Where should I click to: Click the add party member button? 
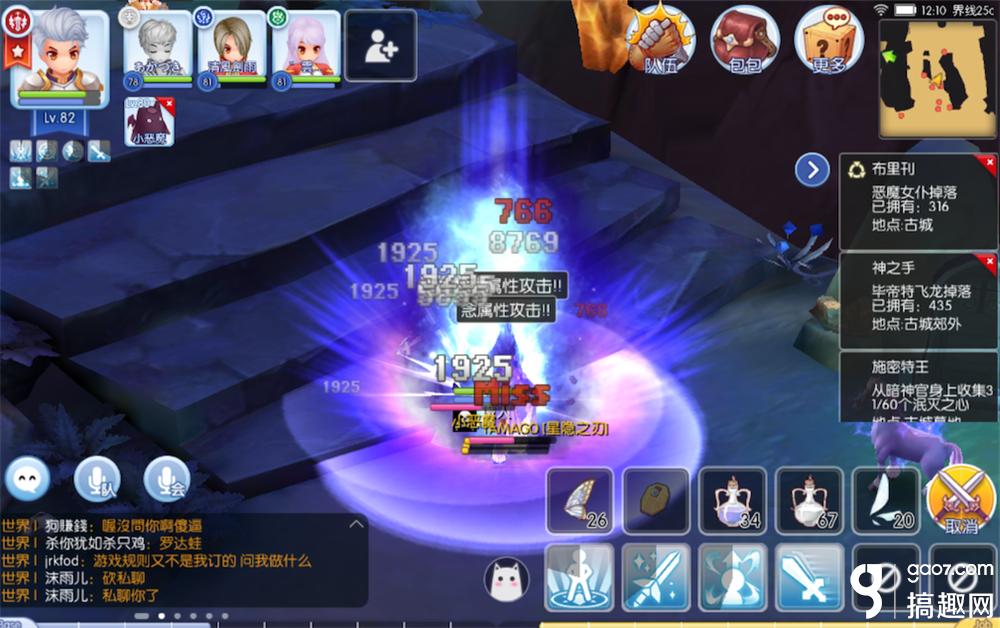pos(381,46)
